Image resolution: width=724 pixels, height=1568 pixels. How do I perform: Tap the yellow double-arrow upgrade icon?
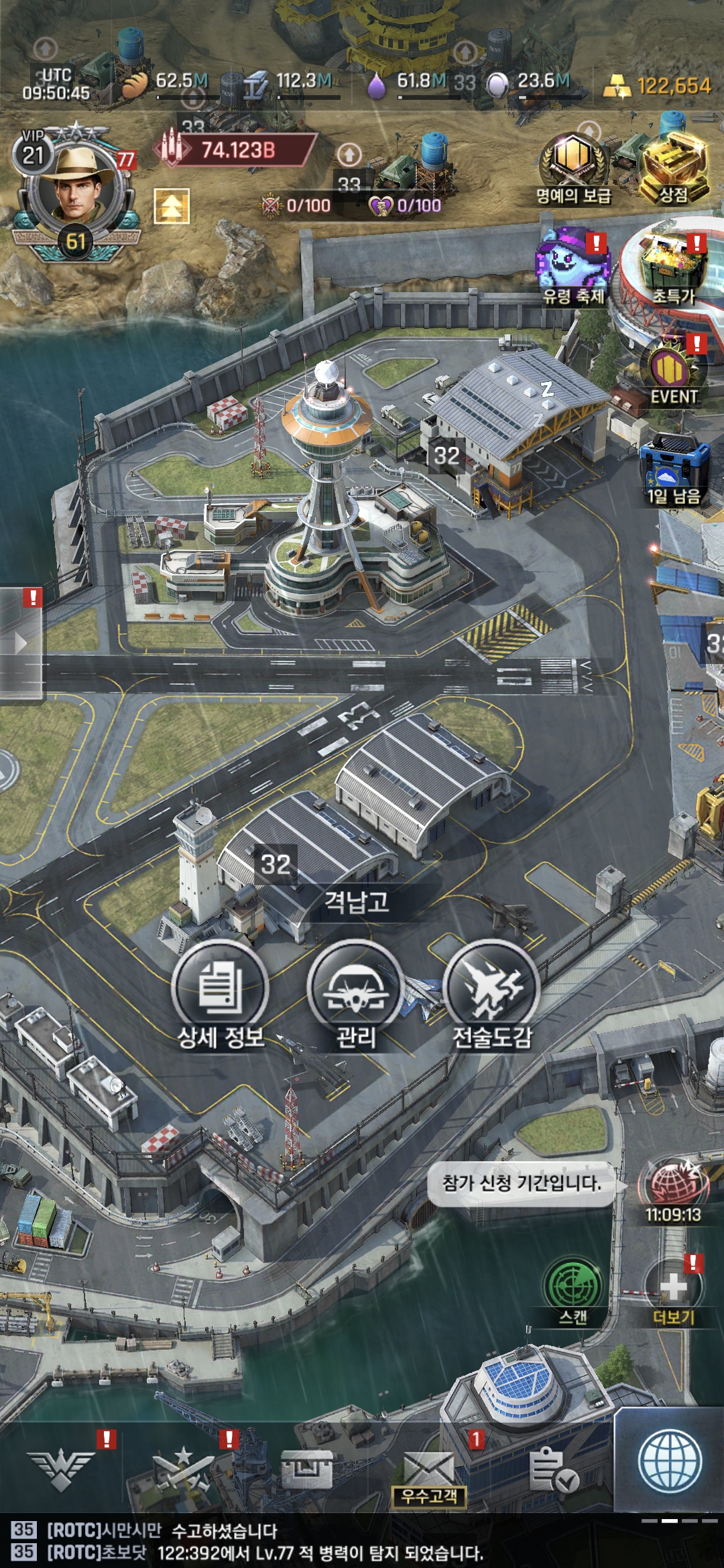tap(172, 206)
